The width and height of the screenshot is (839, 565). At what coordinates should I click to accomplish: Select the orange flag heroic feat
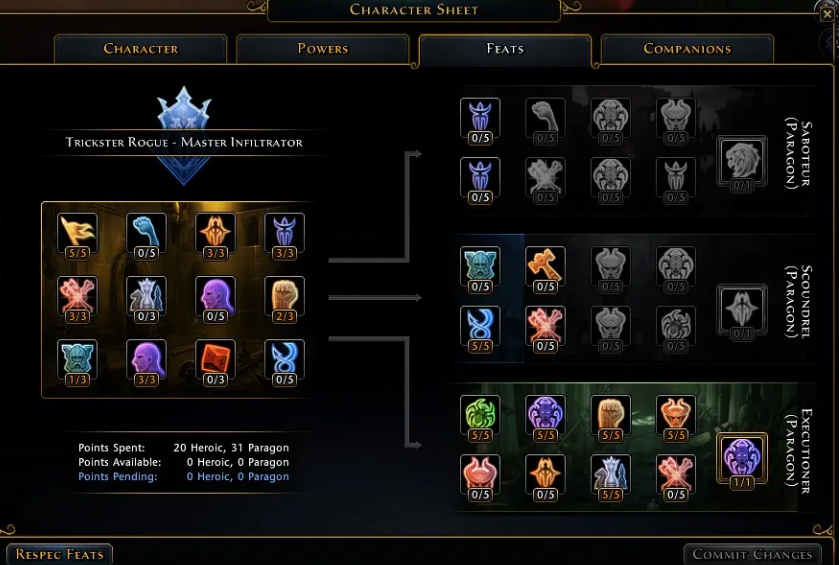point(77,233)
